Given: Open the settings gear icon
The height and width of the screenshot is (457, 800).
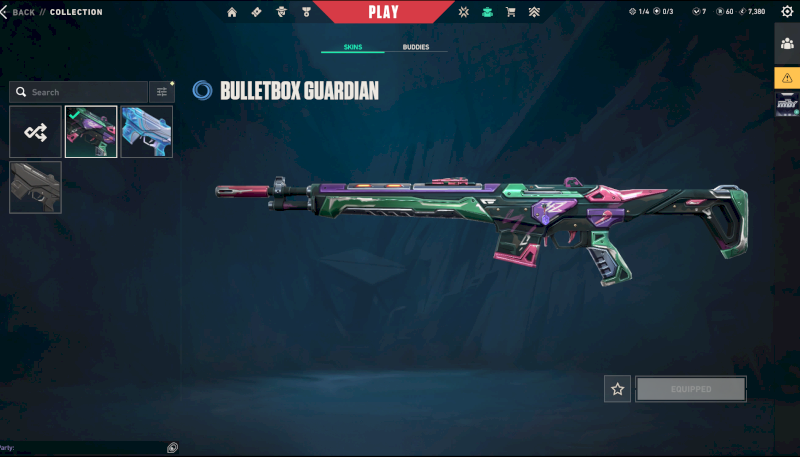Looking at the screenshot, I should point(787,12).
